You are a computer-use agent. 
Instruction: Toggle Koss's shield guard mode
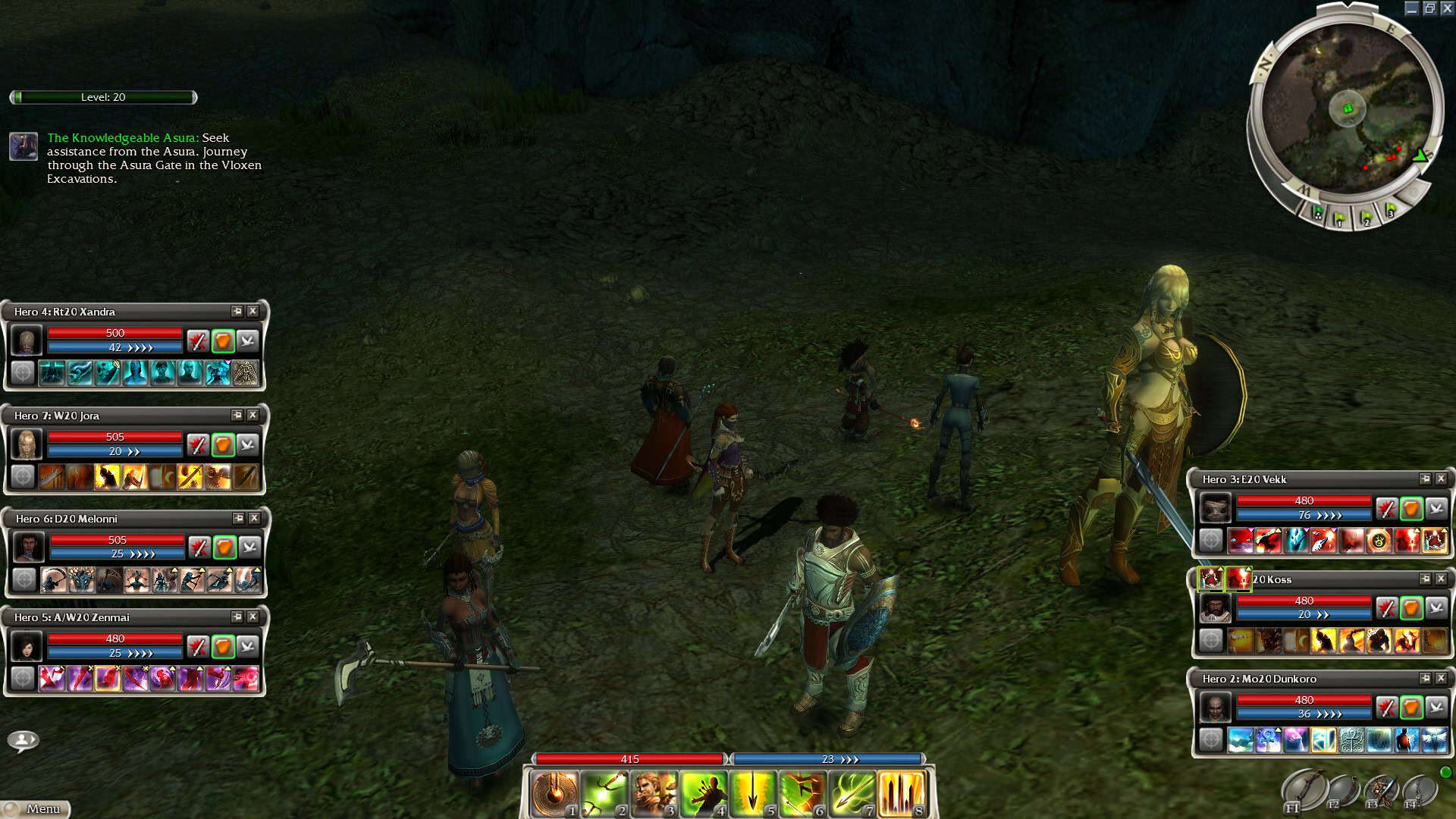(1410, 608)
